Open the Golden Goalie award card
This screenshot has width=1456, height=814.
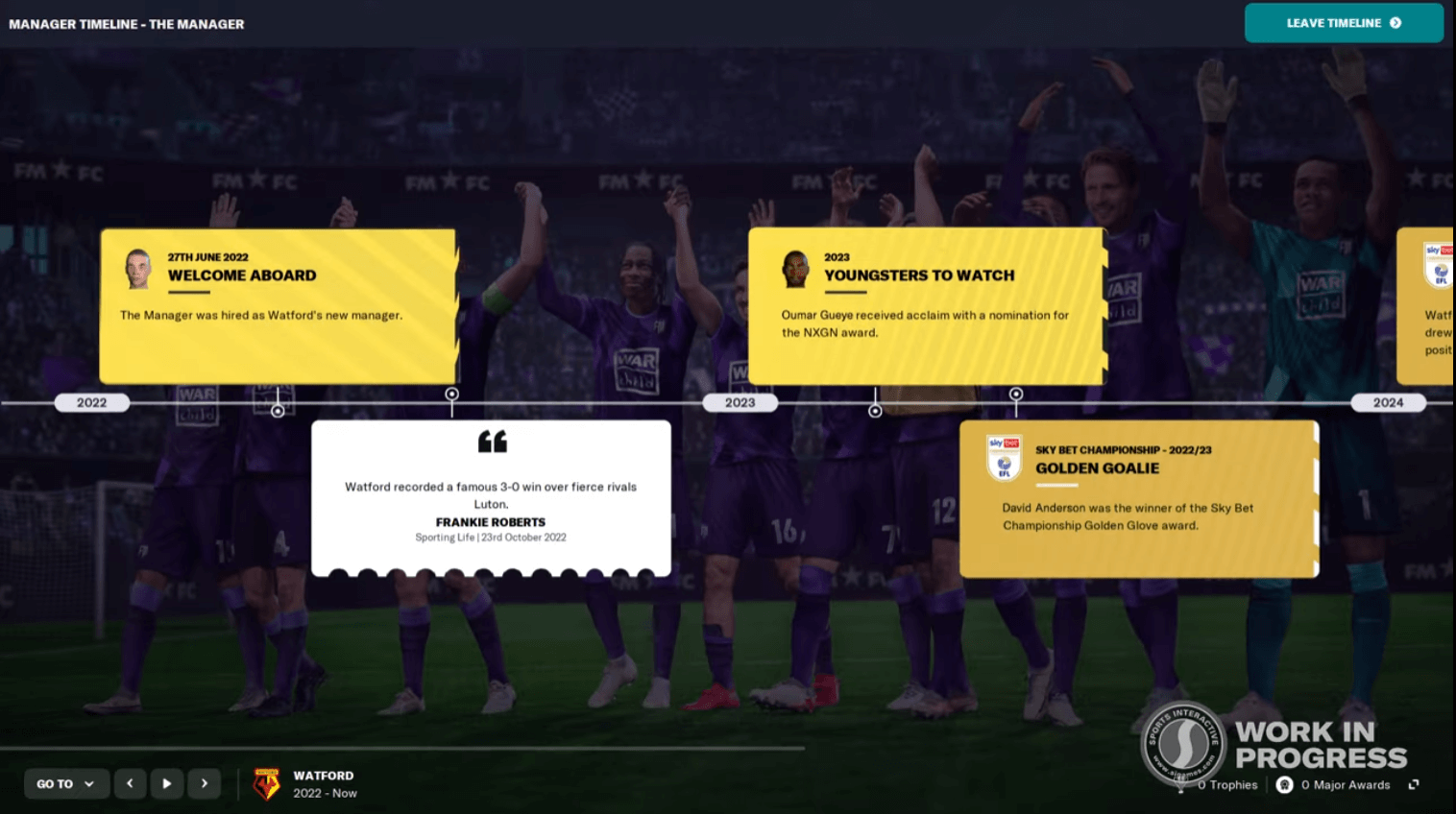tap(1138, 499)
